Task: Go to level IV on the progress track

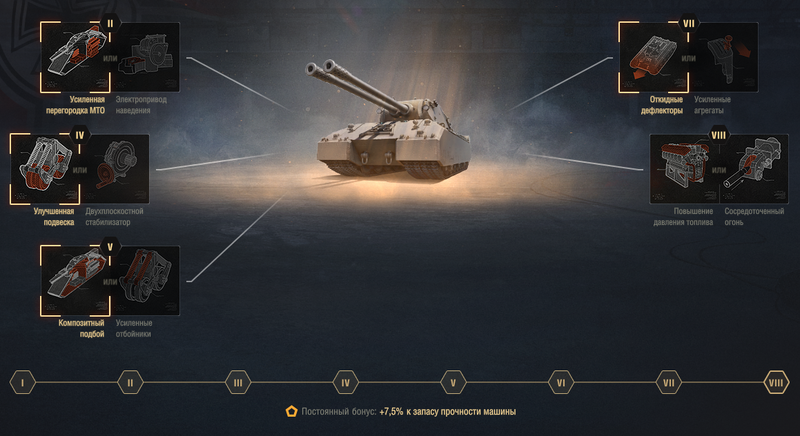Action: 345,381
